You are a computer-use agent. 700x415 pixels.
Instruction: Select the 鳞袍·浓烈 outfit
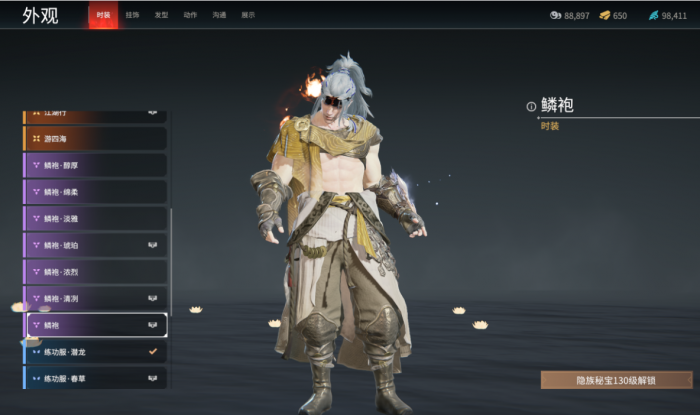95,271
